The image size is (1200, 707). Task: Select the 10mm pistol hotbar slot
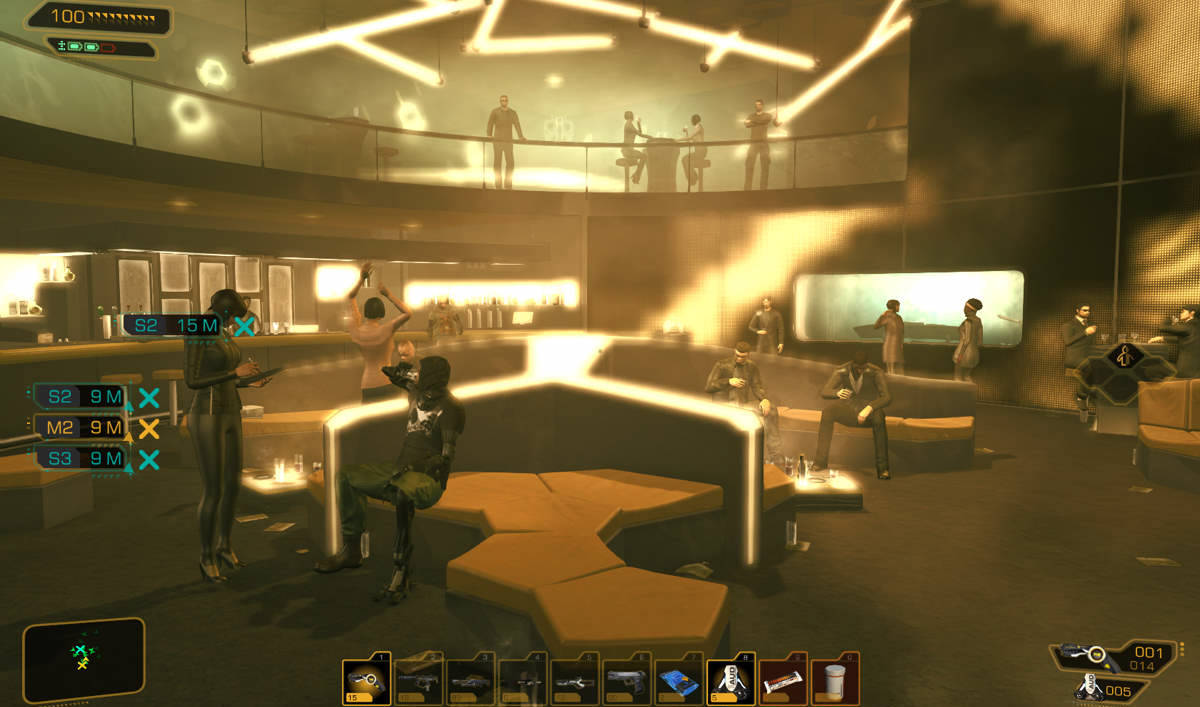[626, 681]
